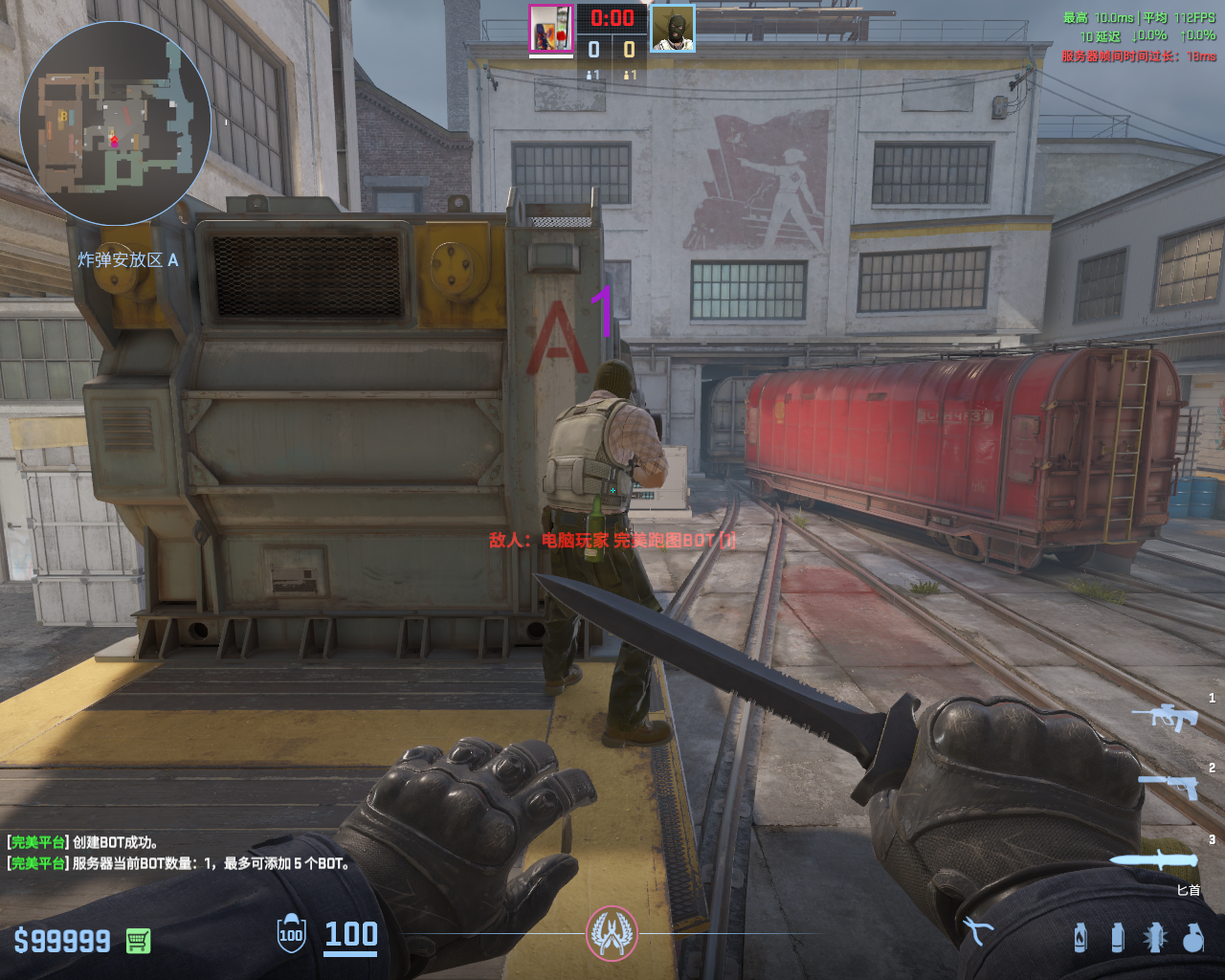Image resolution: width=1225 pixels, height=980 pixels.
Task: Select the knife icon in slot 3
Action: [x=1153, y=858]
